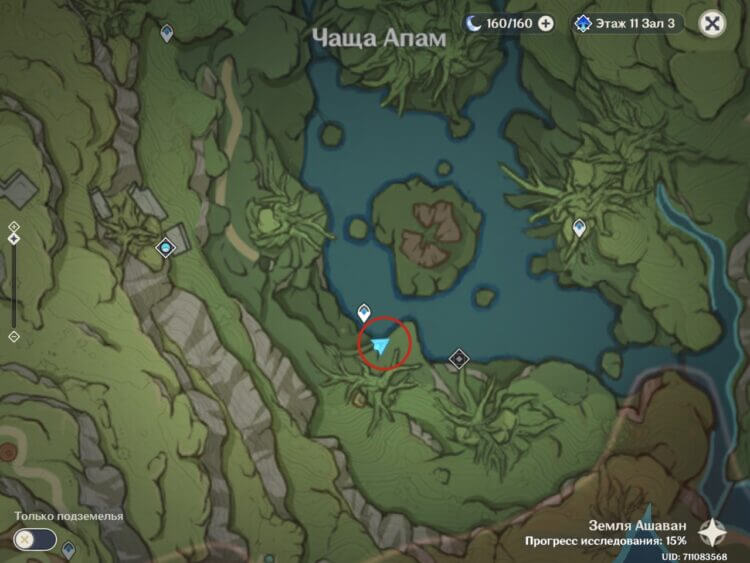The image size is (750, 563).
Task: Zoom out using the slider's minus button
Action: 13,337
